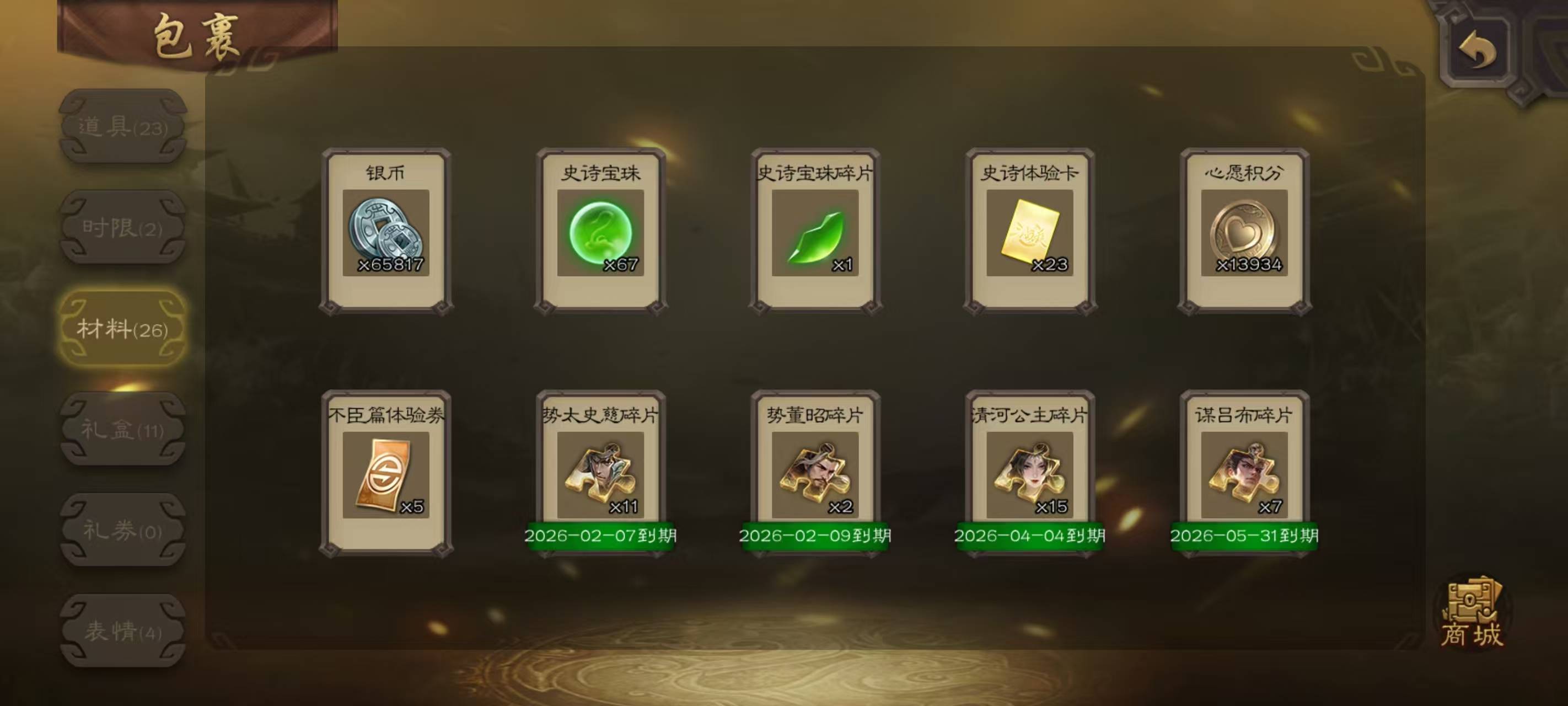Select the 心愿积分 heart coin item
Viewport: 1568px width, 706px height.
[1244, 232]
